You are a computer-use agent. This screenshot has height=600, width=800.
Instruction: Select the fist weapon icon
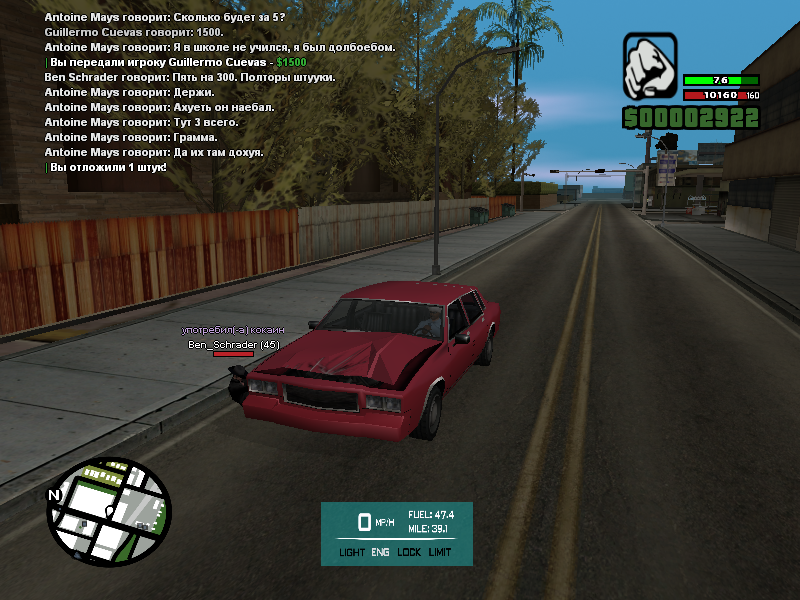tap(650, 63)
